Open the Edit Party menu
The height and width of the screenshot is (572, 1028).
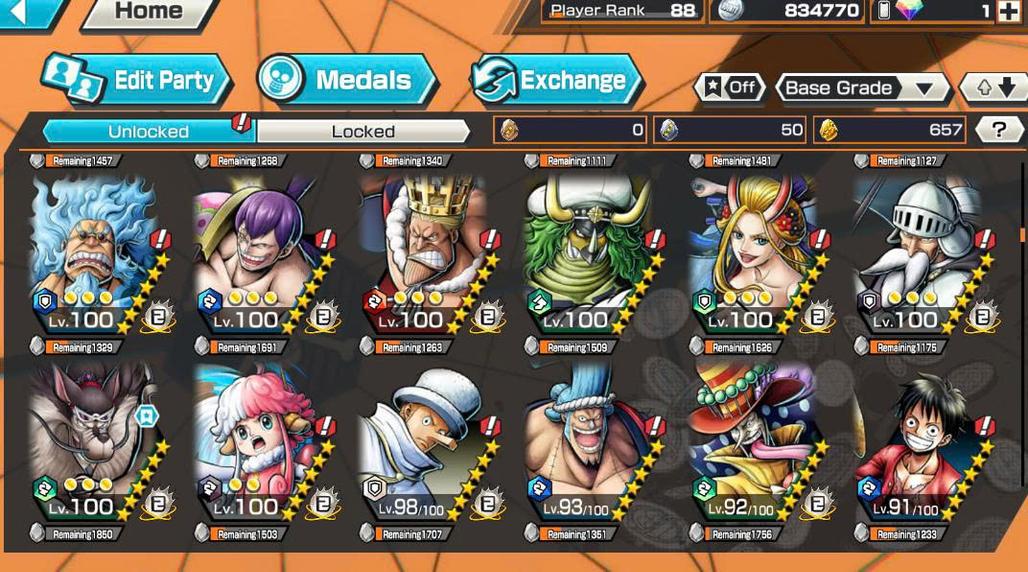coord(137,81)
